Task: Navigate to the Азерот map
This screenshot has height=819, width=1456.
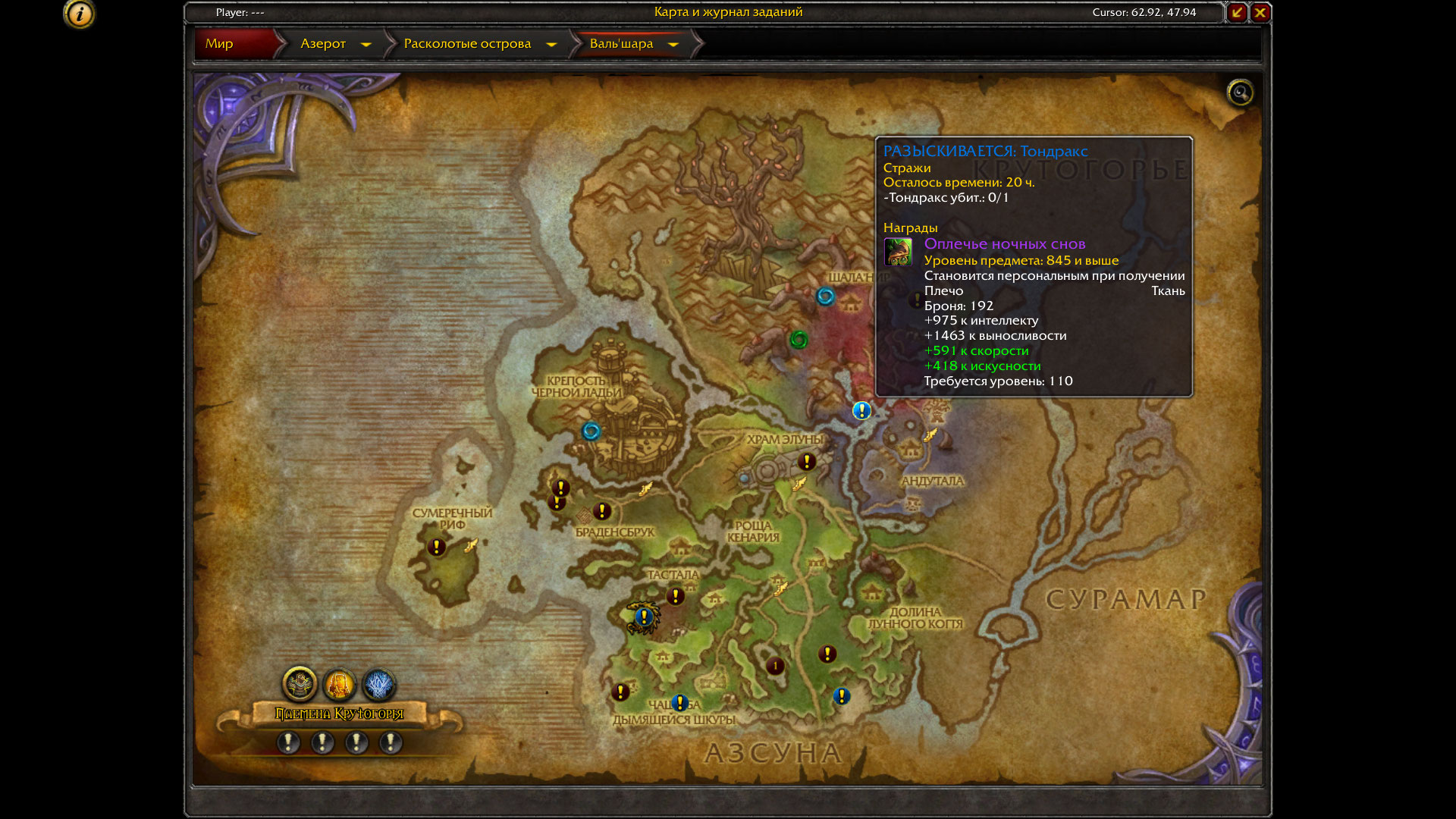Action: coord(323,44)
